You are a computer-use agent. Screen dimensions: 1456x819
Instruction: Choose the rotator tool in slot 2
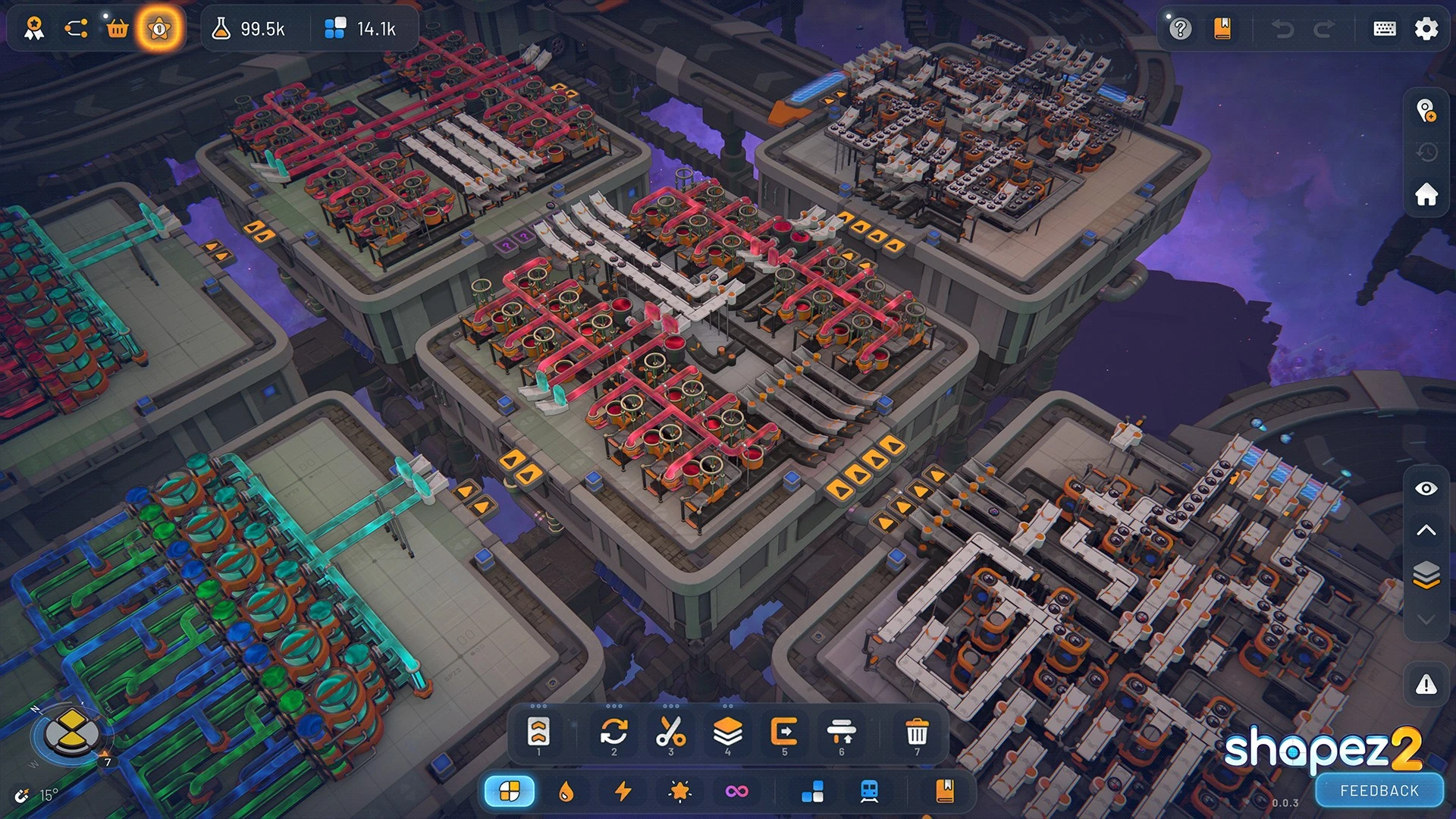click(x=613, y=732)
